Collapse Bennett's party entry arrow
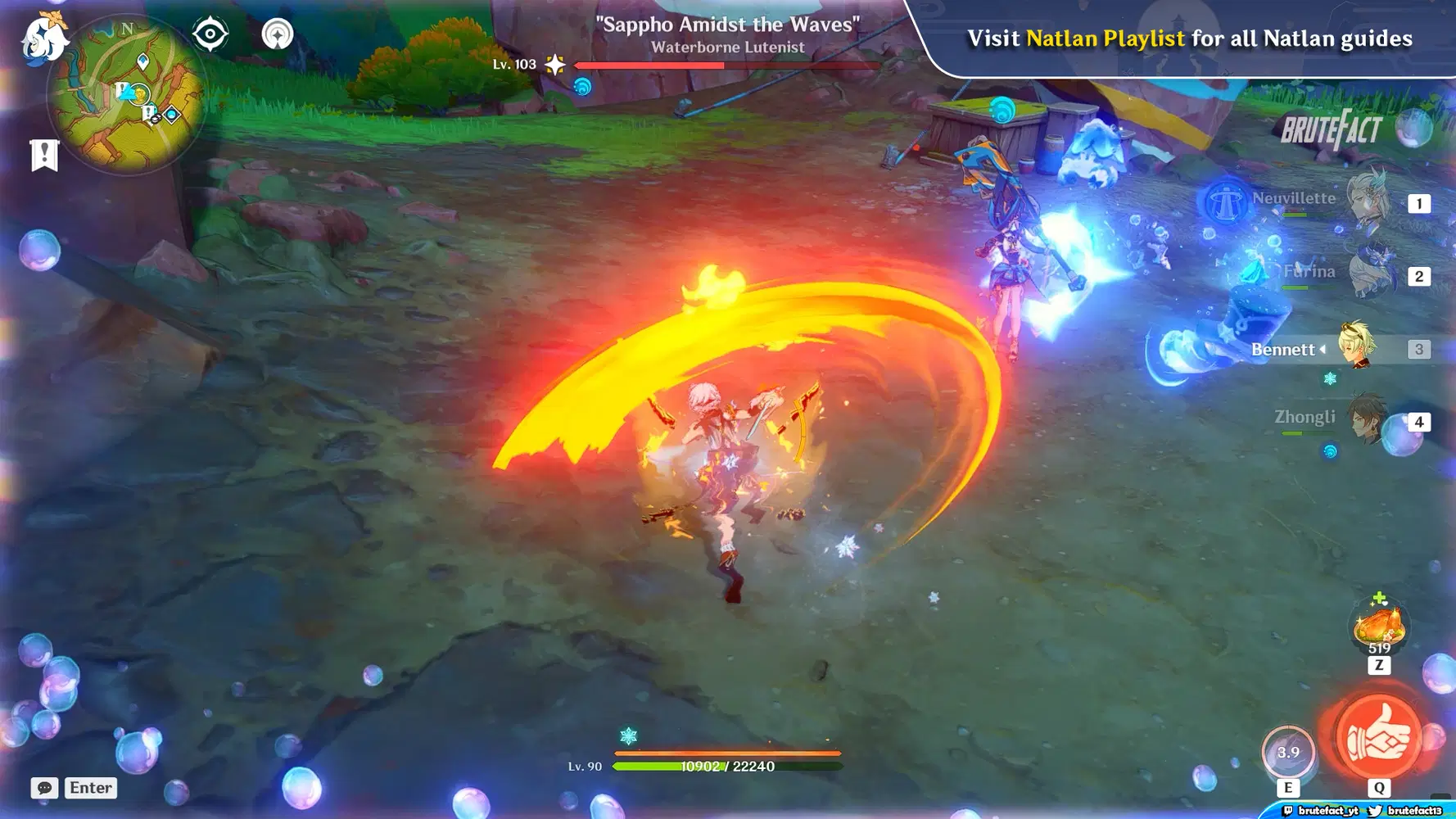This screenshot has width=1456, height=819. pos(1322,349)
